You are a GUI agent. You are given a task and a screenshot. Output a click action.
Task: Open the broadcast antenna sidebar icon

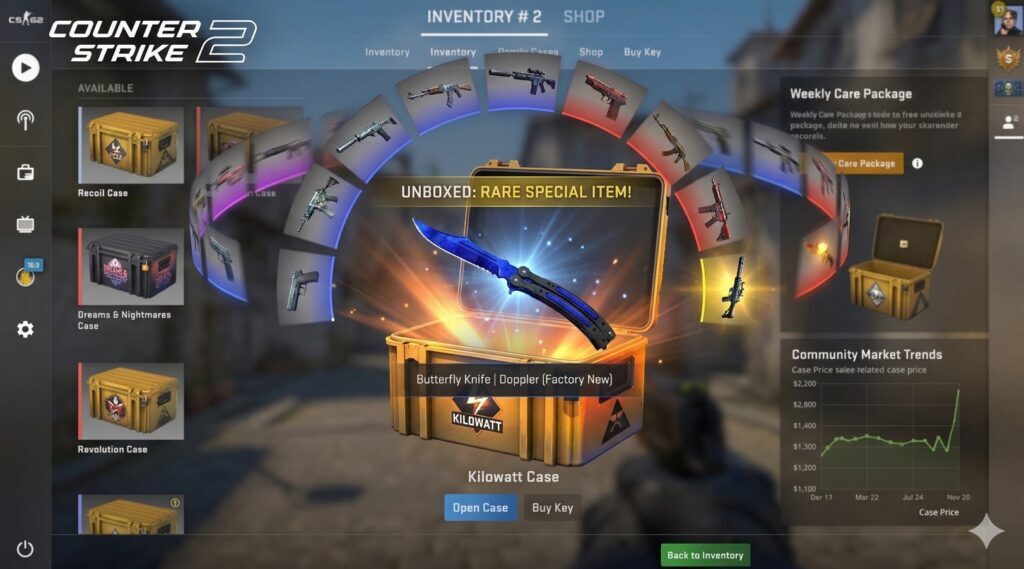click(25, 120)
